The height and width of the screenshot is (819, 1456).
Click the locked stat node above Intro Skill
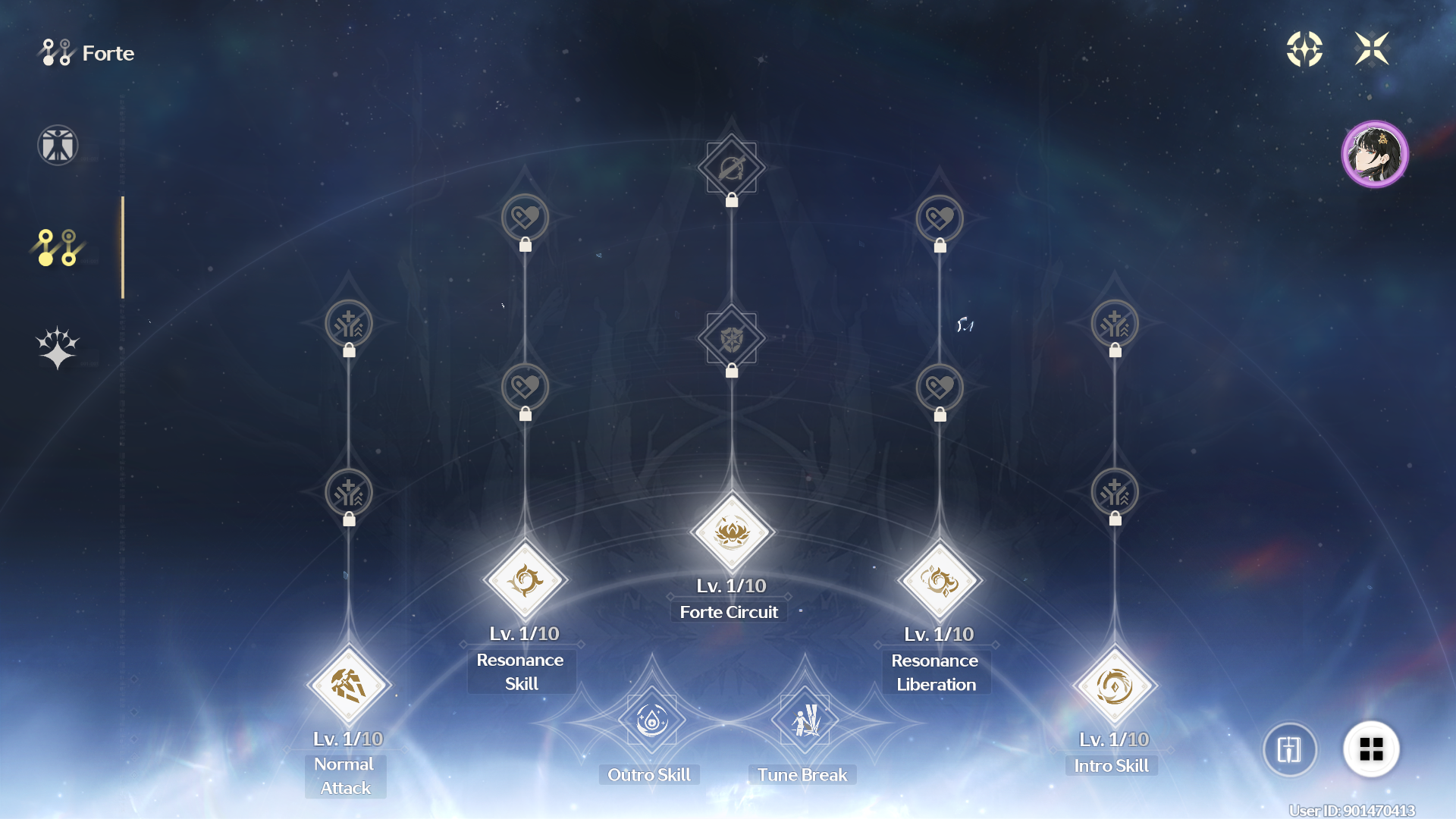(1116, 492)
